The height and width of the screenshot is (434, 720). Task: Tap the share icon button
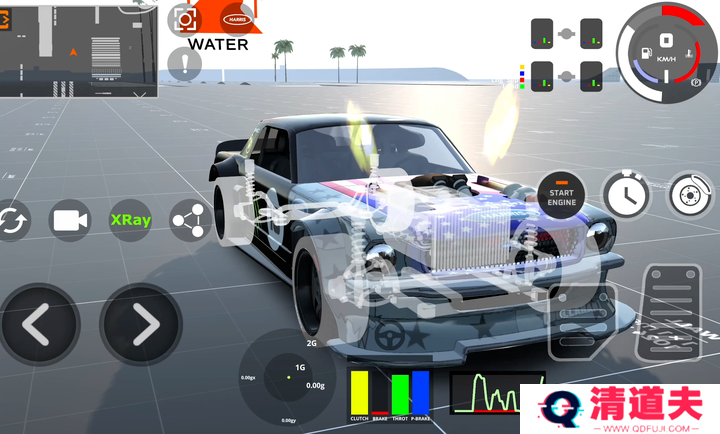[x=190, y=220]
